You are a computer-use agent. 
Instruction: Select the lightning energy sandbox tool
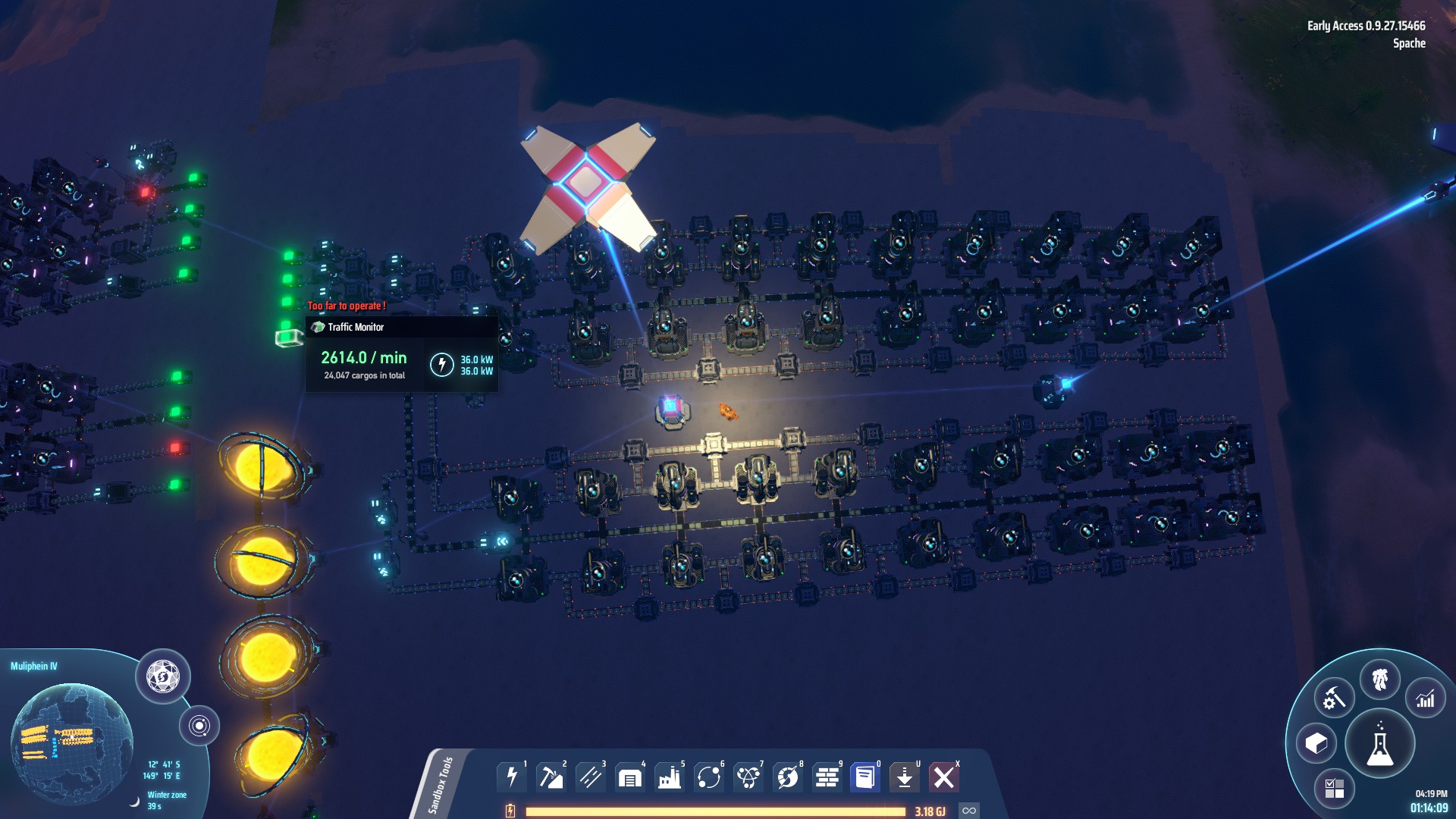pos(511,777)
